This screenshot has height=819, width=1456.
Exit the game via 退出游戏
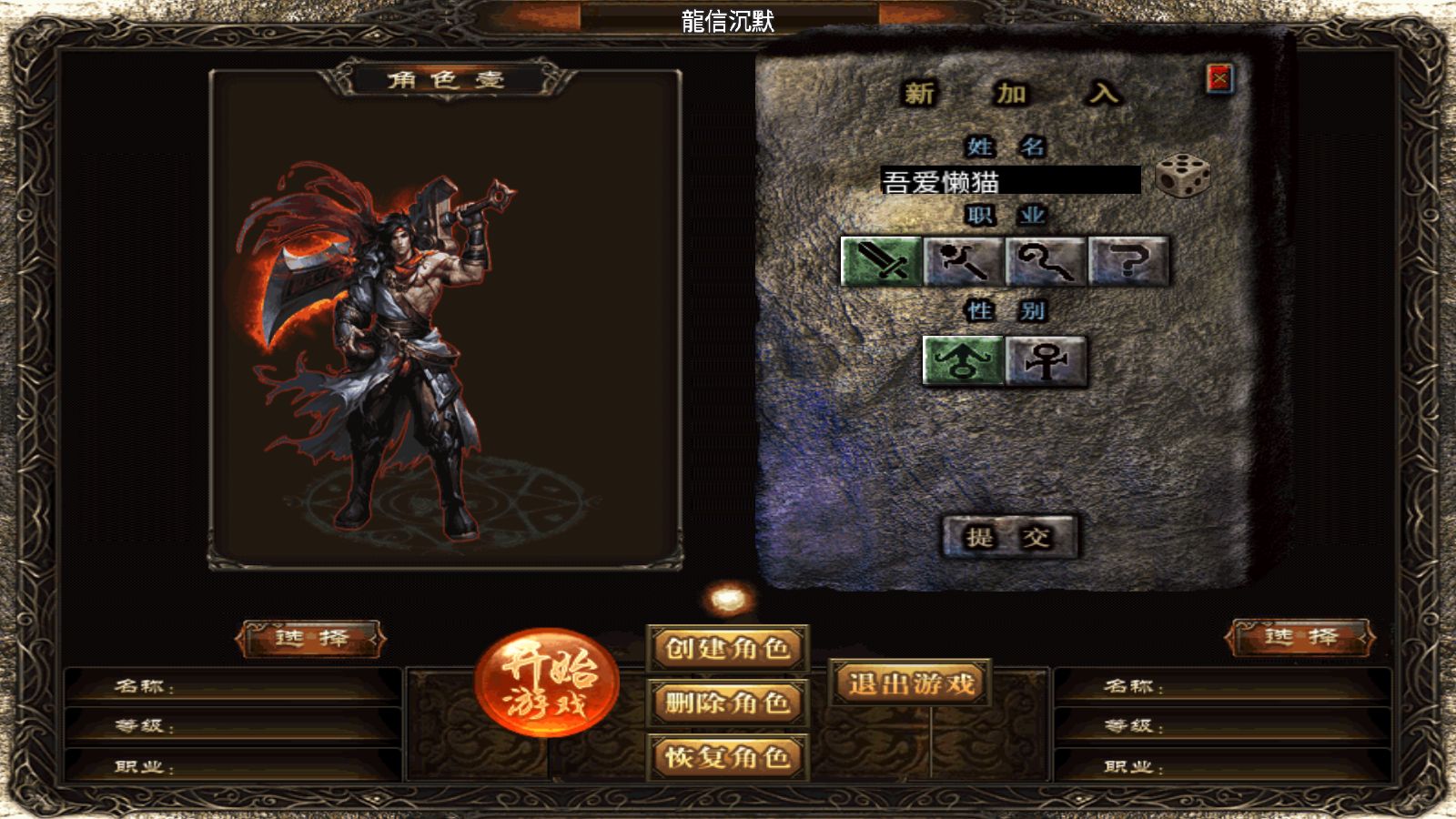pyautogui.click(x=910, y=683)
